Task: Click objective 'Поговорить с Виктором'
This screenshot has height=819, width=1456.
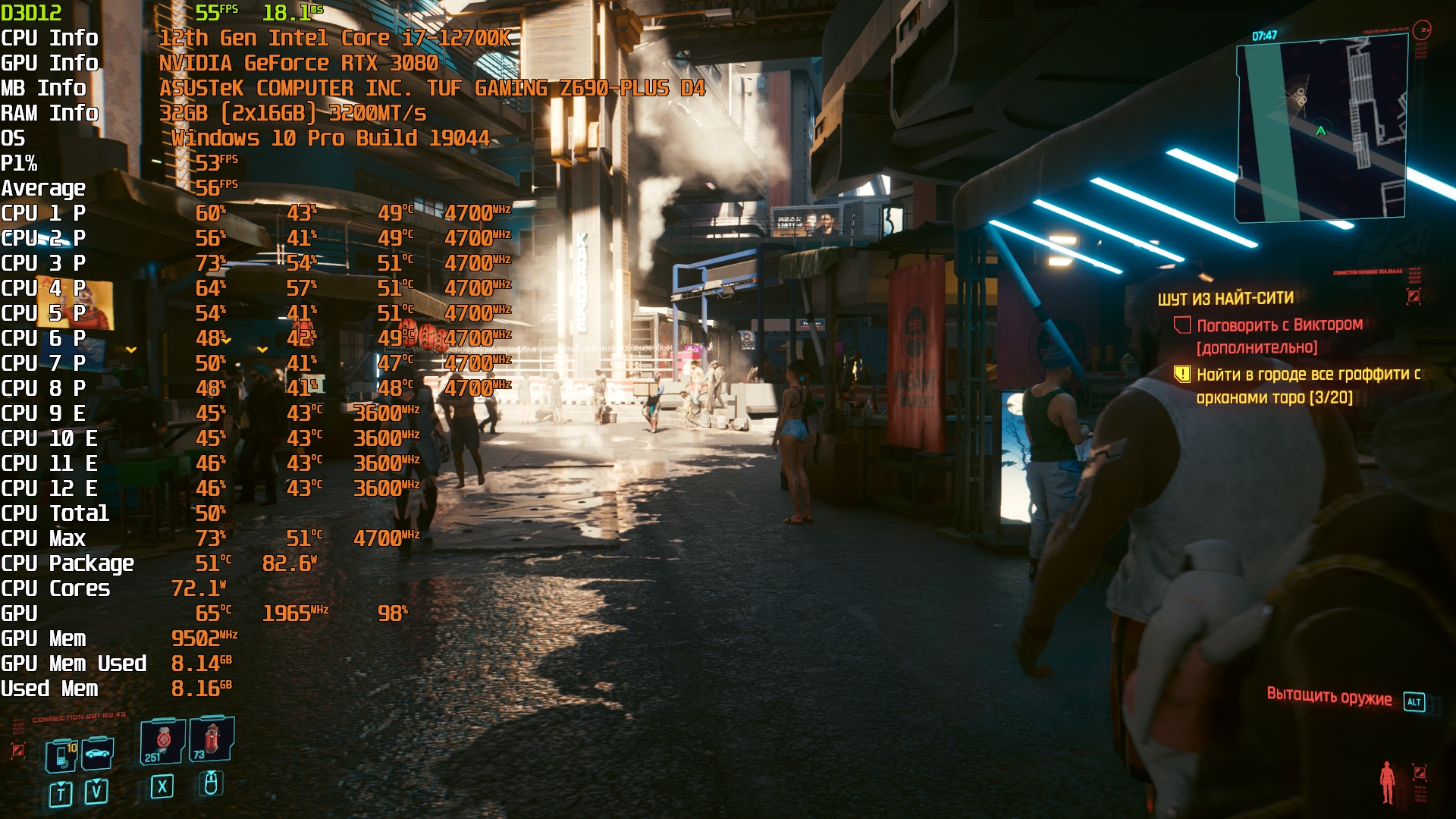Action: click(1279, 325)
